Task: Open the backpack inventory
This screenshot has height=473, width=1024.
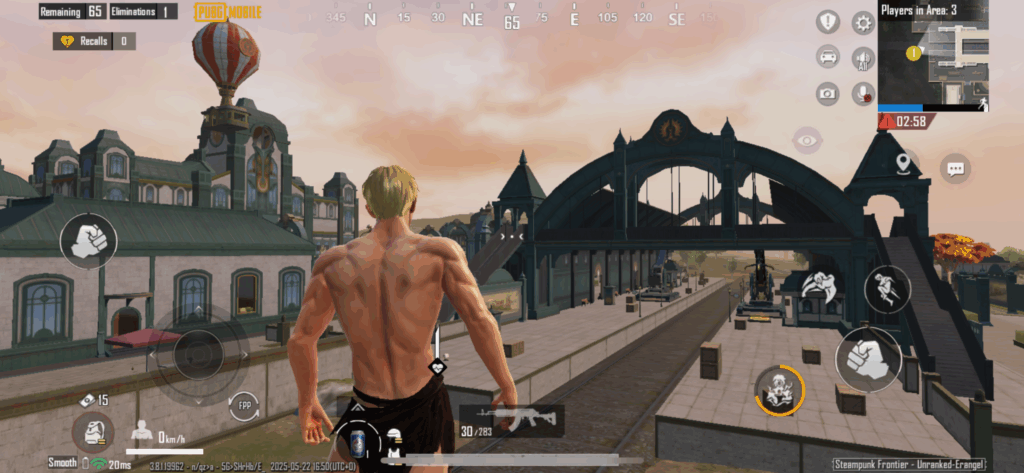Action: tap(92, 432)
